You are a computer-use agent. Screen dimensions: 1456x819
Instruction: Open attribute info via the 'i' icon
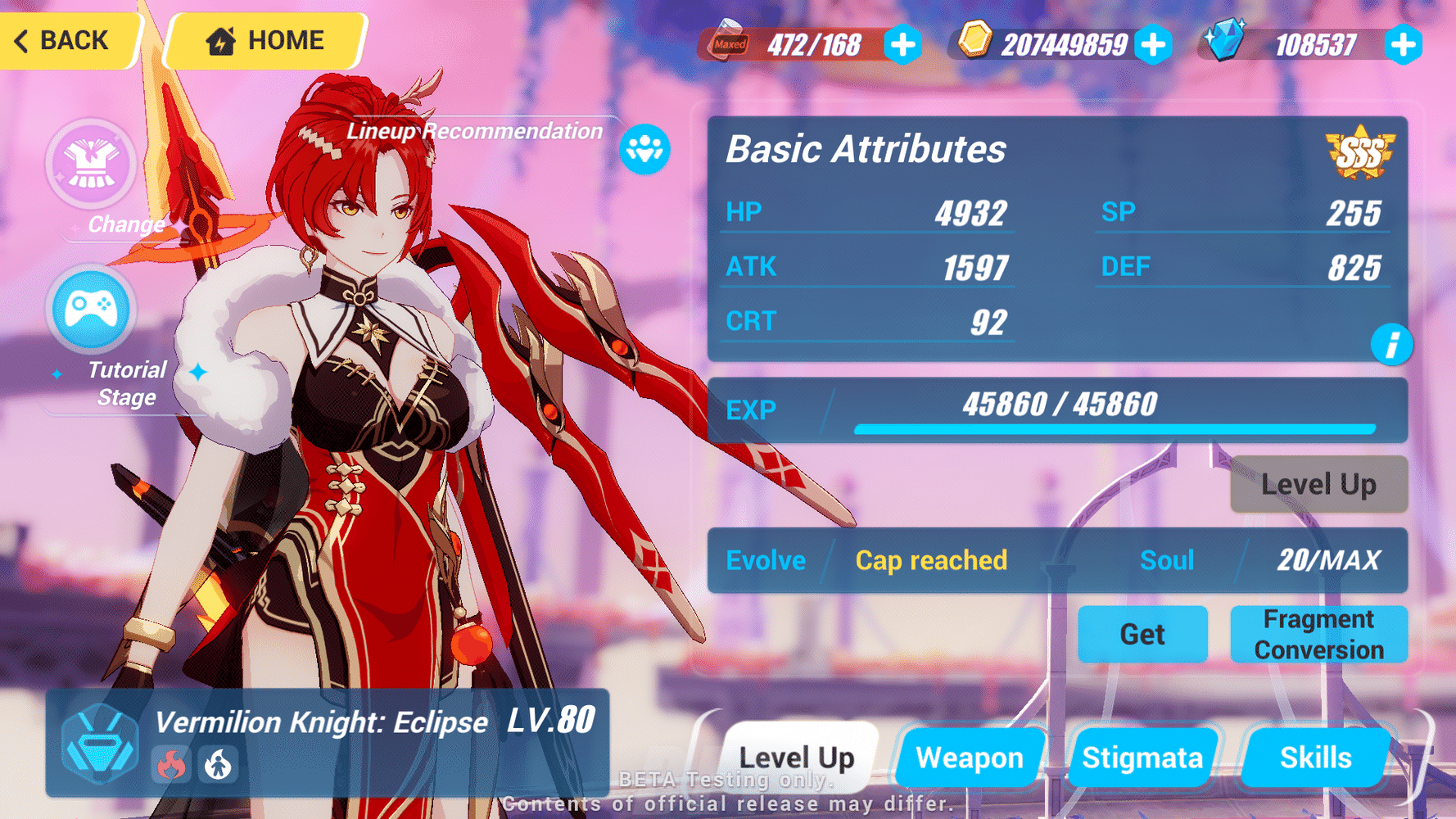1392,345
